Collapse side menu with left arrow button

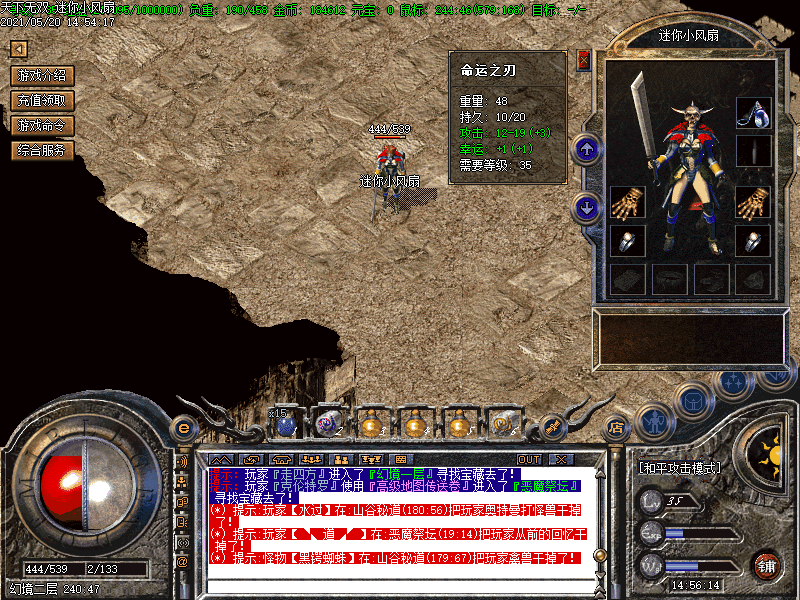(x=18, y=49)
